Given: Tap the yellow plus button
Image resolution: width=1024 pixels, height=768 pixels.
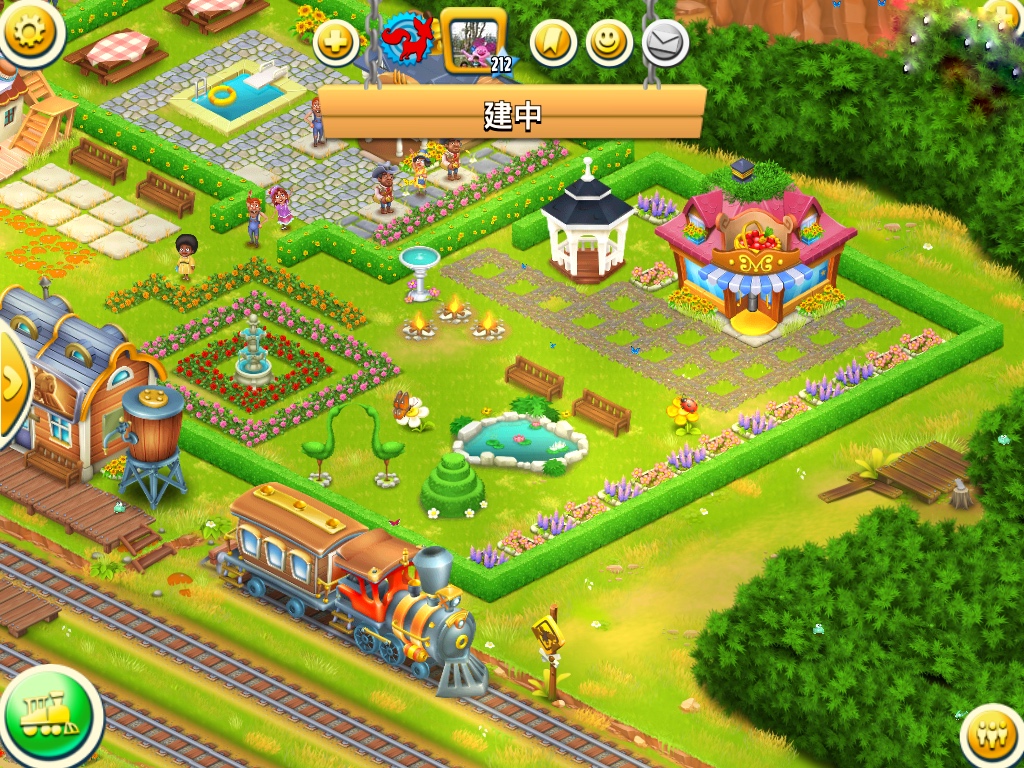Looking at the screenshot, I should point(336,44).
